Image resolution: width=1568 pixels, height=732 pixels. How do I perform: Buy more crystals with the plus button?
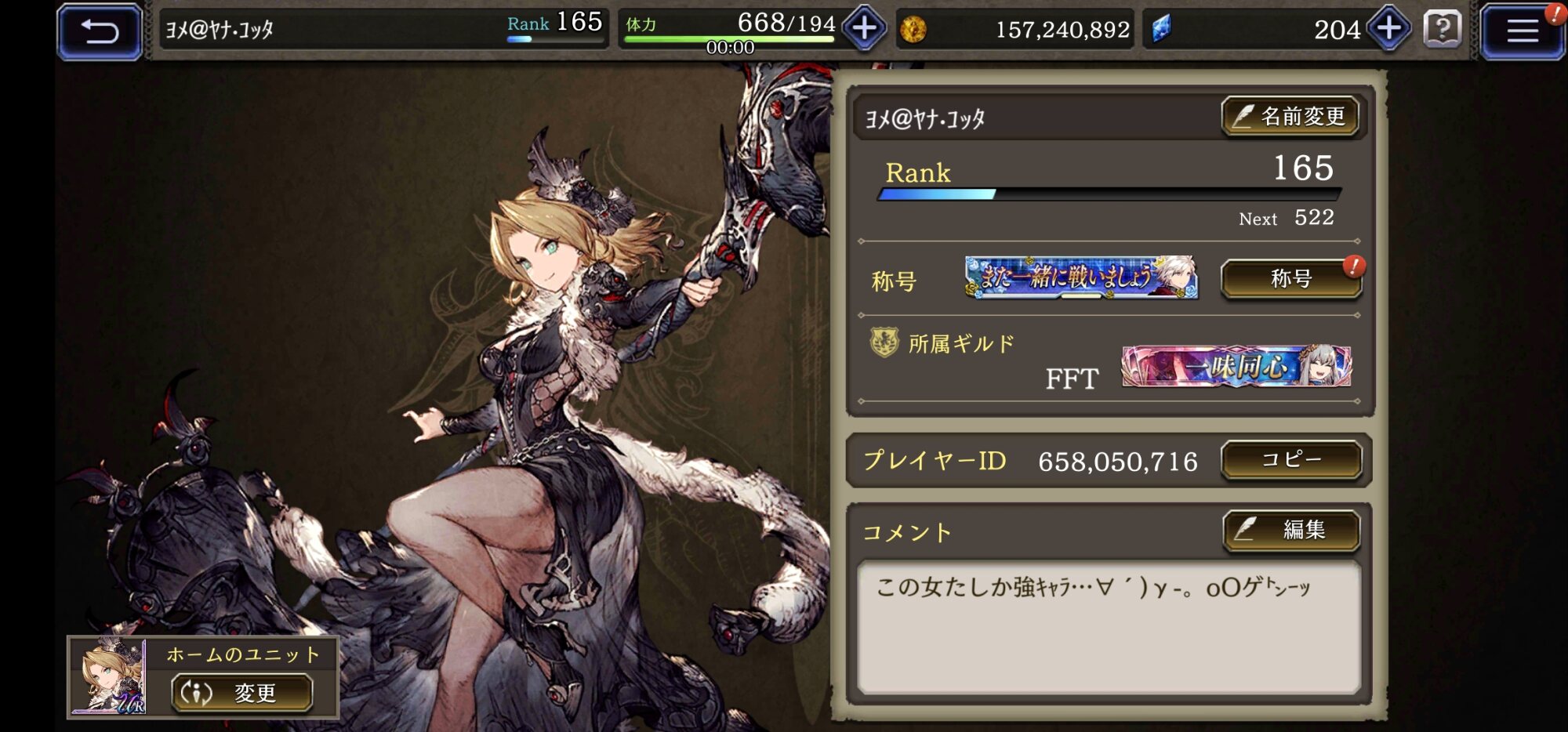1388,29
